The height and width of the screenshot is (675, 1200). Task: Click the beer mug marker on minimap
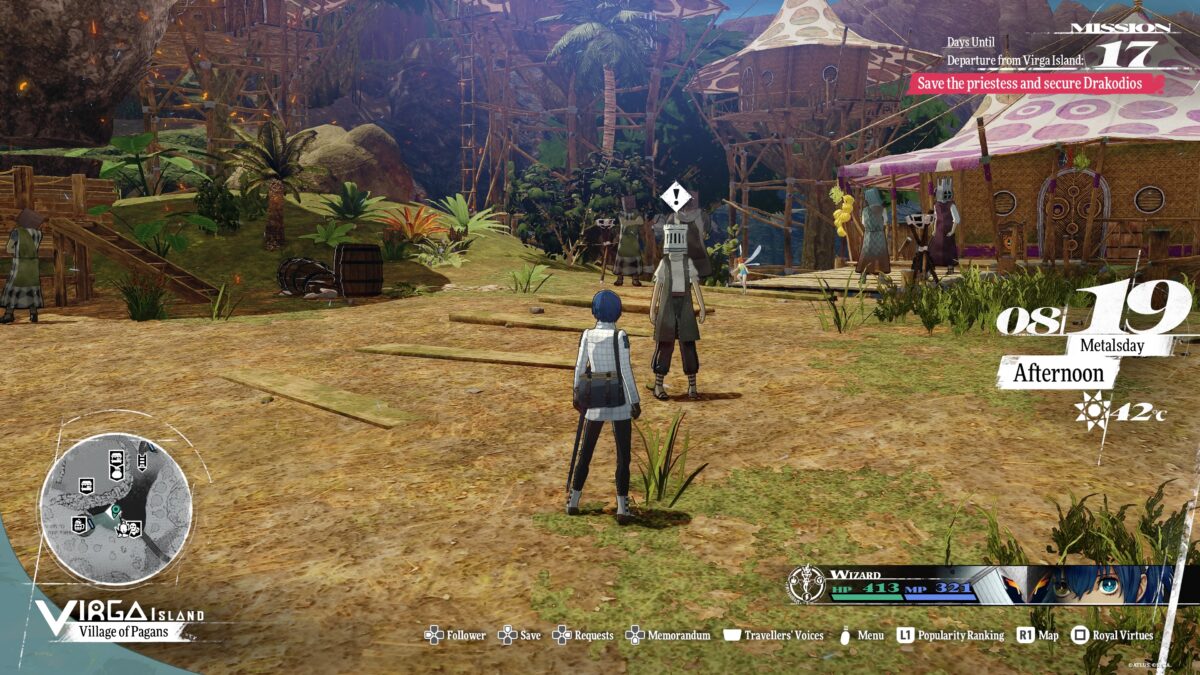(79, 525)
